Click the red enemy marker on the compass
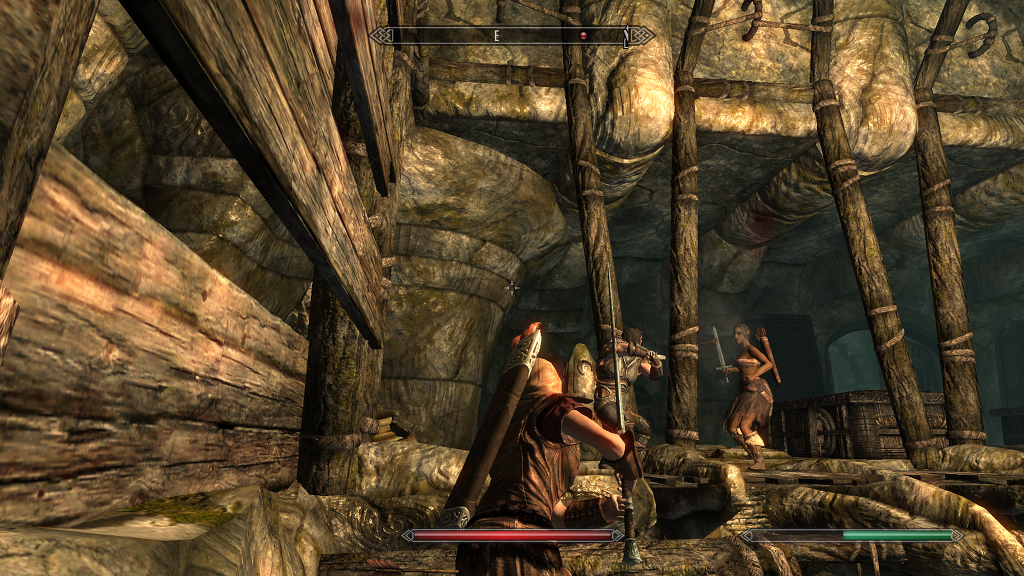 (583, 36)
